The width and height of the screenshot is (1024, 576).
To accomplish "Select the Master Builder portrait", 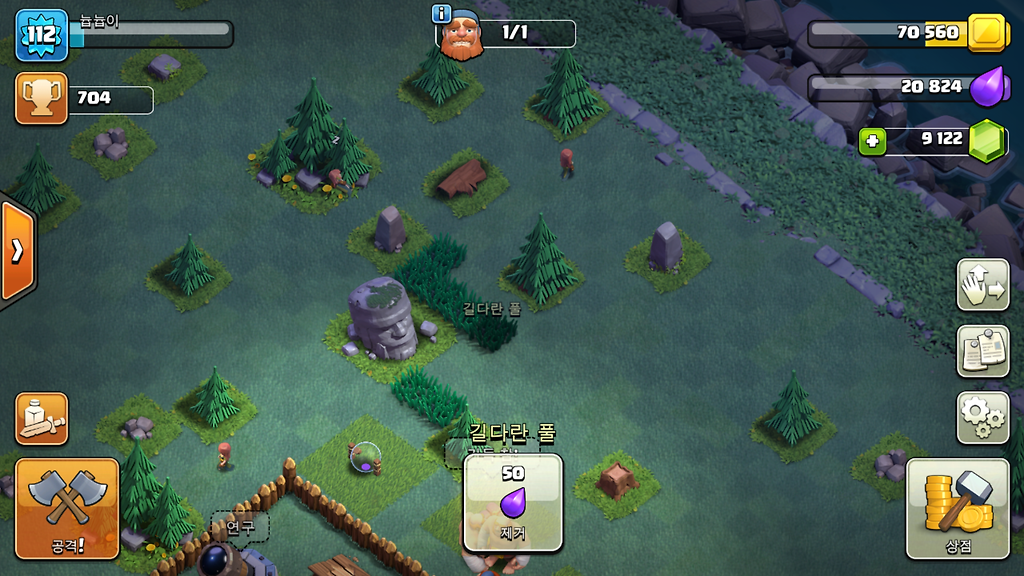I will pyautogui.click(x=461, y=36).
